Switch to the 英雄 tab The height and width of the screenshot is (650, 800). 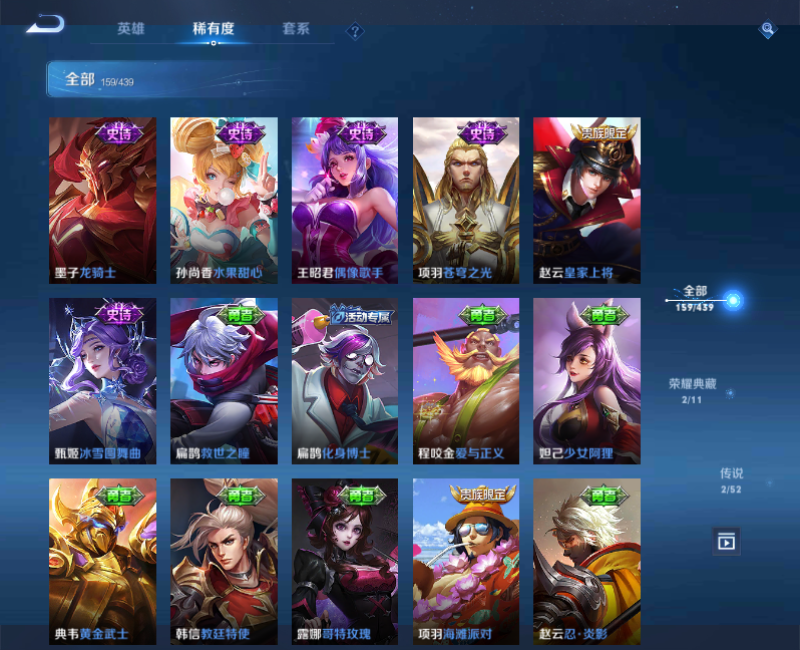click(x=131, y=29)
